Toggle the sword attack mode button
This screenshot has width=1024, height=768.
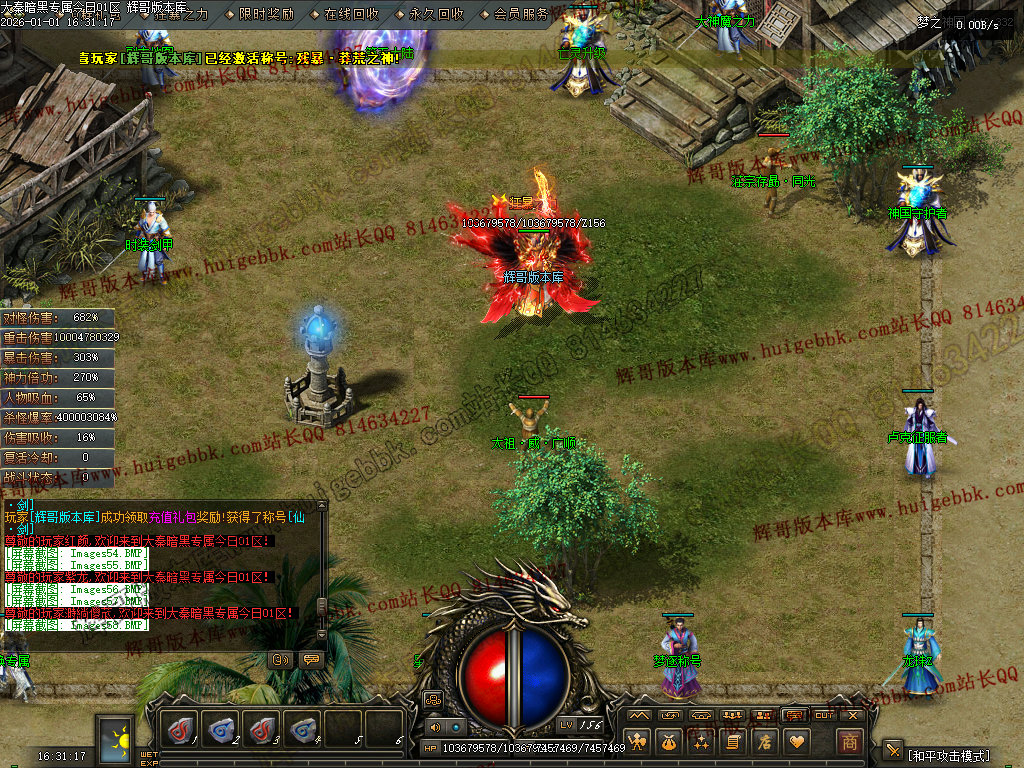click(893, 750)
